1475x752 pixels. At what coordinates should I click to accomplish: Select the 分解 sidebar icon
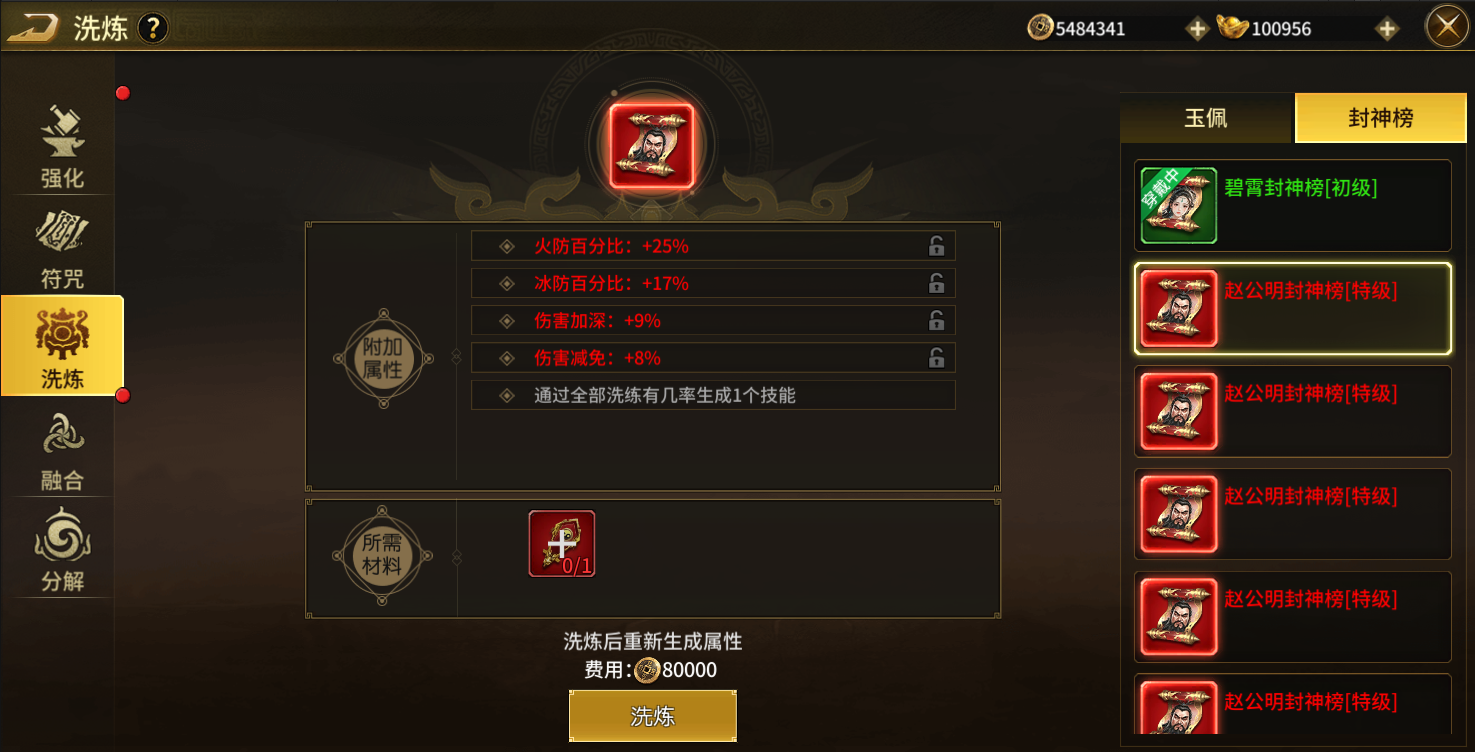(62, 550)
